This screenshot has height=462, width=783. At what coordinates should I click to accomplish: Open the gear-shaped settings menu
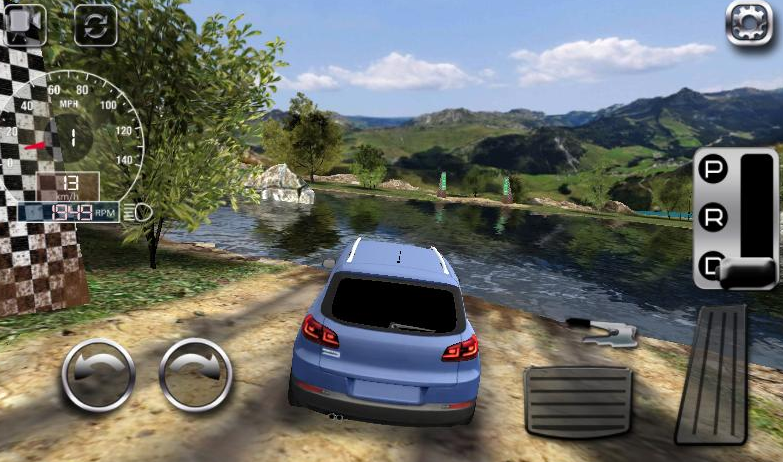750,23
